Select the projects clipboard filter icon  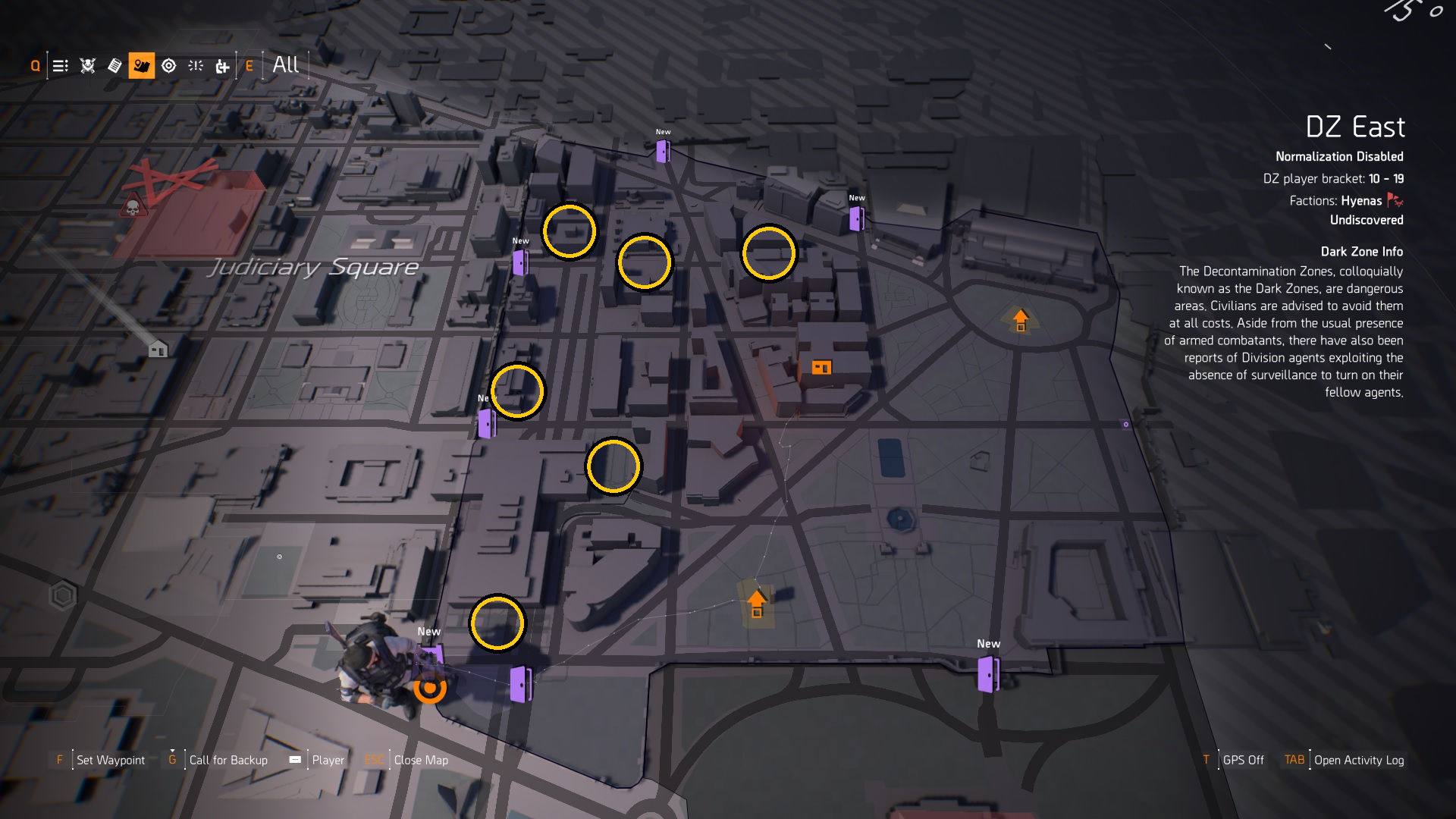pyautogui.click(x=114, y=66)
